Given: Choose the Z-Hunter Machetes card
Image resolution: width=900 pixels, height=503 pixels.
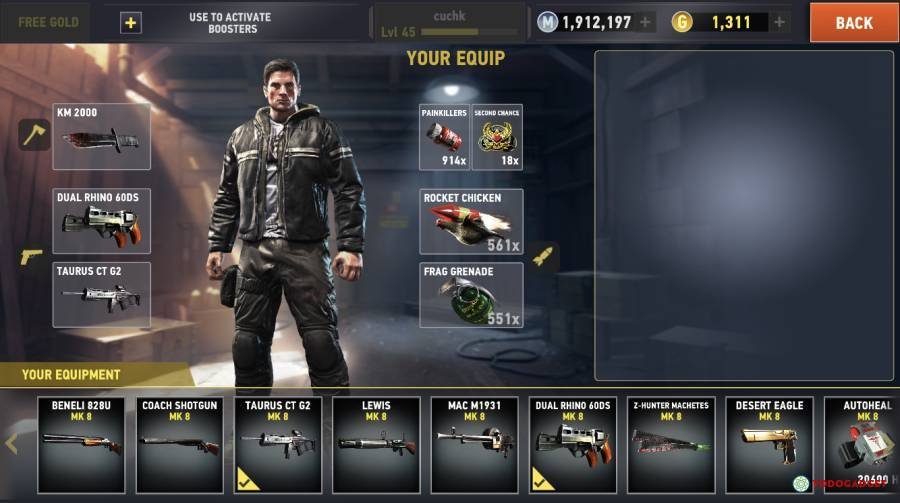Looking at the screenshot, I should point(671,444).
